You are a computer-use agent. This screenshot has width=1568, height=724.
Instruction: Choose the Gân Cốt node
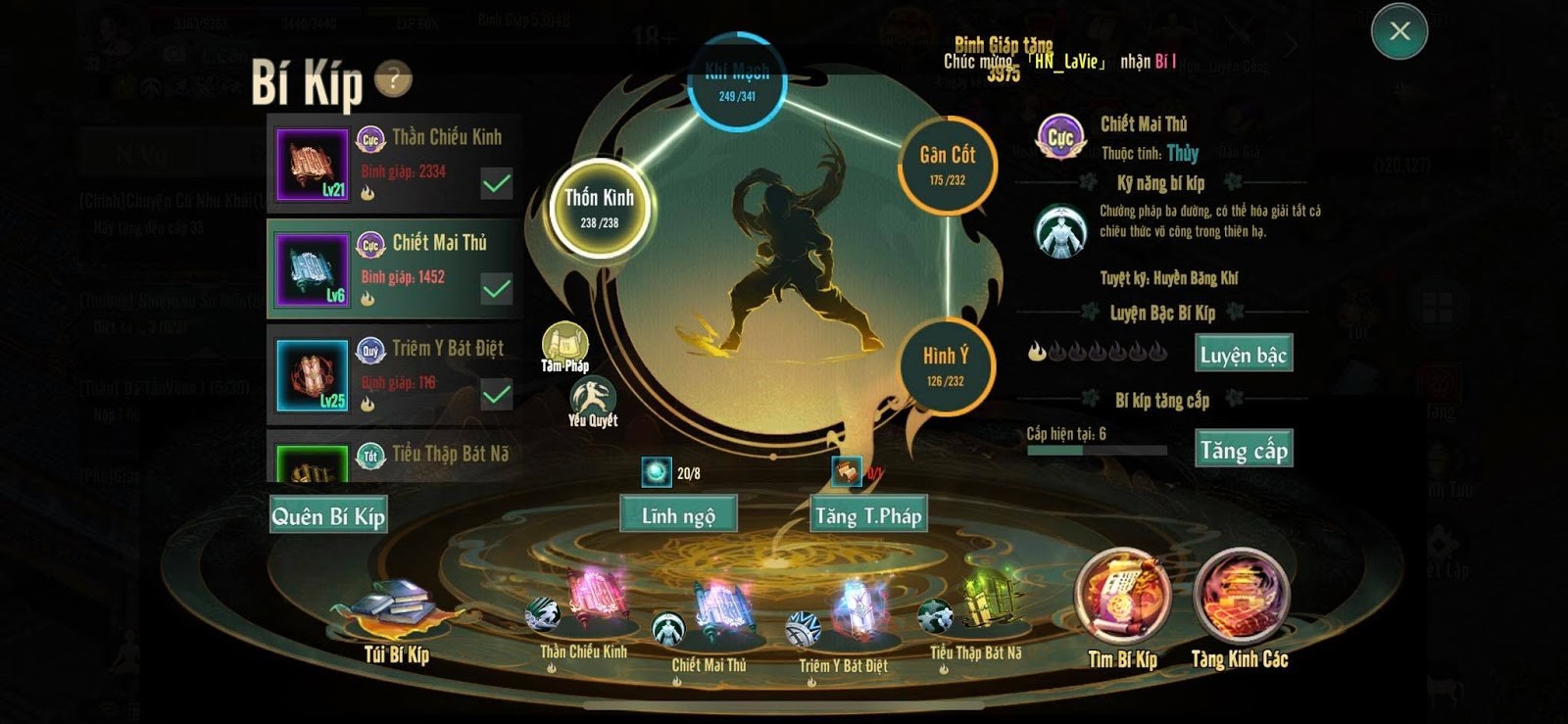pos(947,165)
